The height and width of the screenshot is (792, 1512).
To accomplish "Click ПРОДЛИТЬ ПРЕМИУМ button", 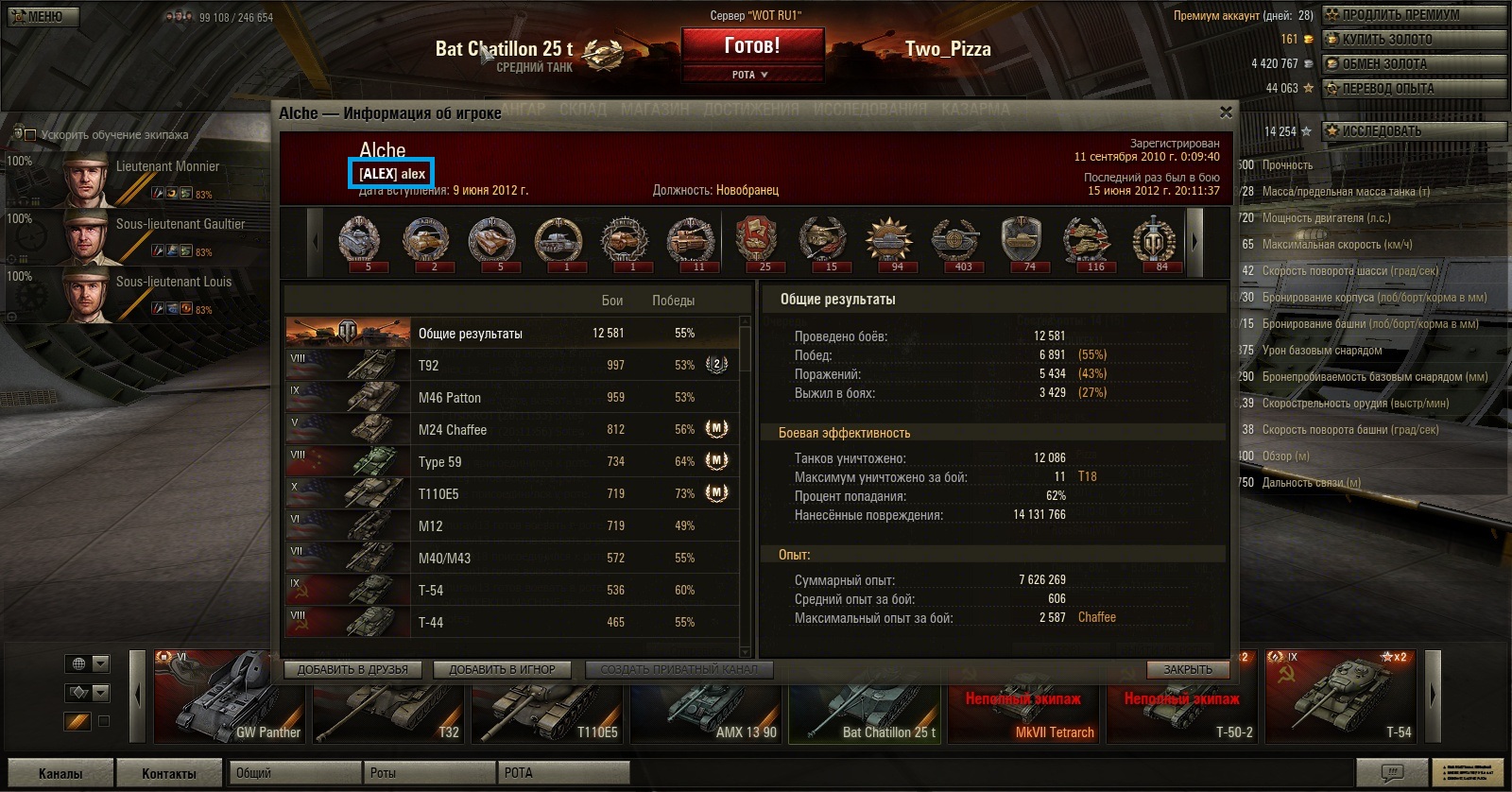I will point(1413,14).
